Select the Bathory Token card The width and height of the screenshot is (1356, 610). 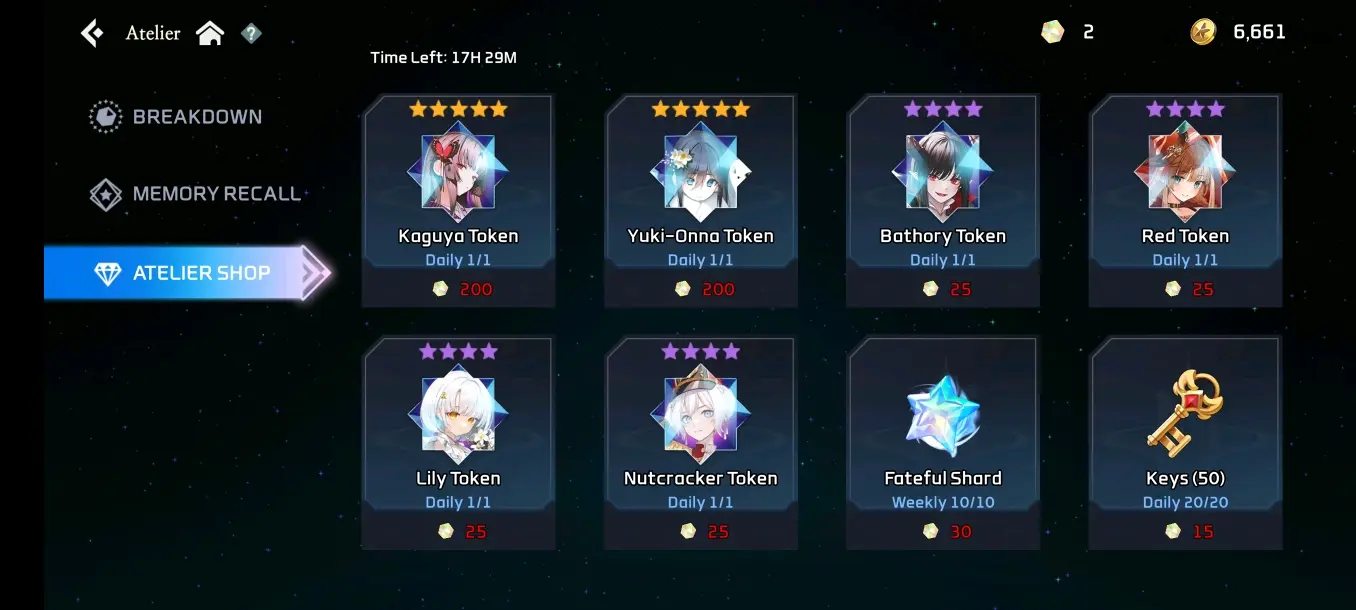click(942, 200)
